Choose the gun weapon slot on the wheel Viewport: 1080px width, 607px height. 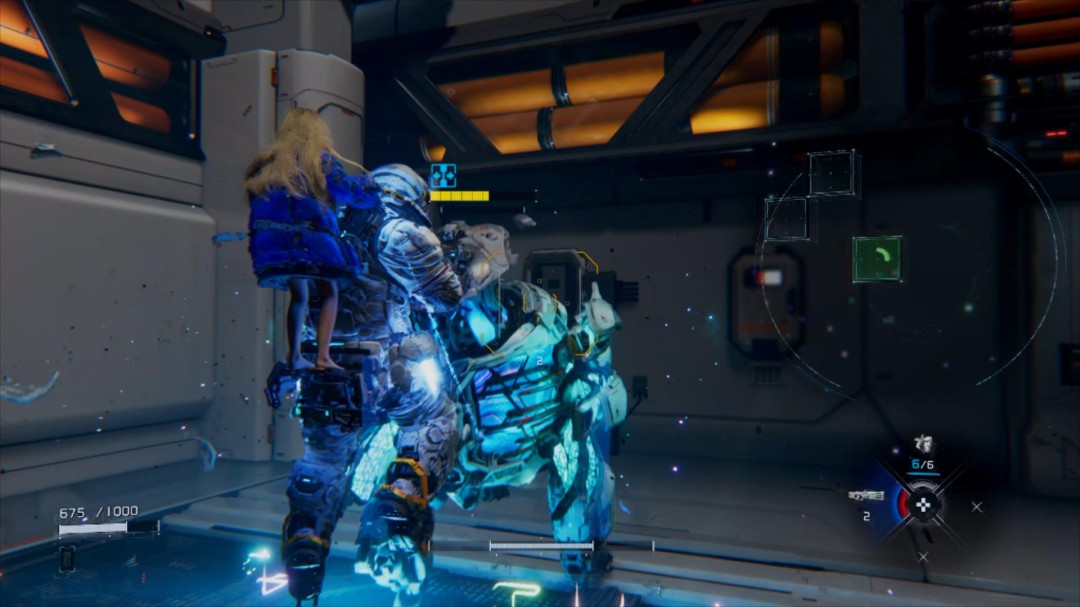[x=866, y=495]
